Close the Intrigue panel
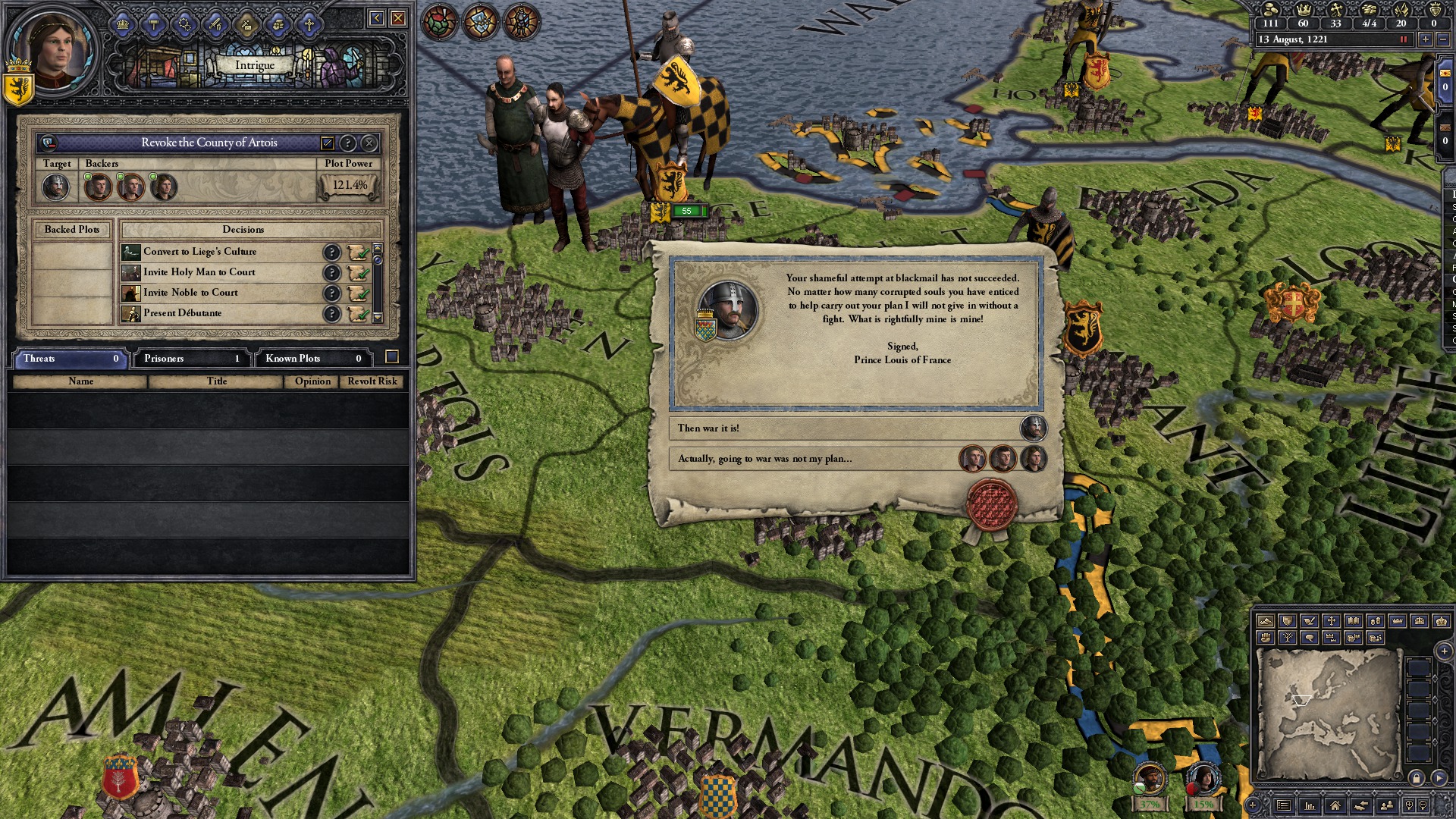1456x819 pixels. tap(397, 18)
